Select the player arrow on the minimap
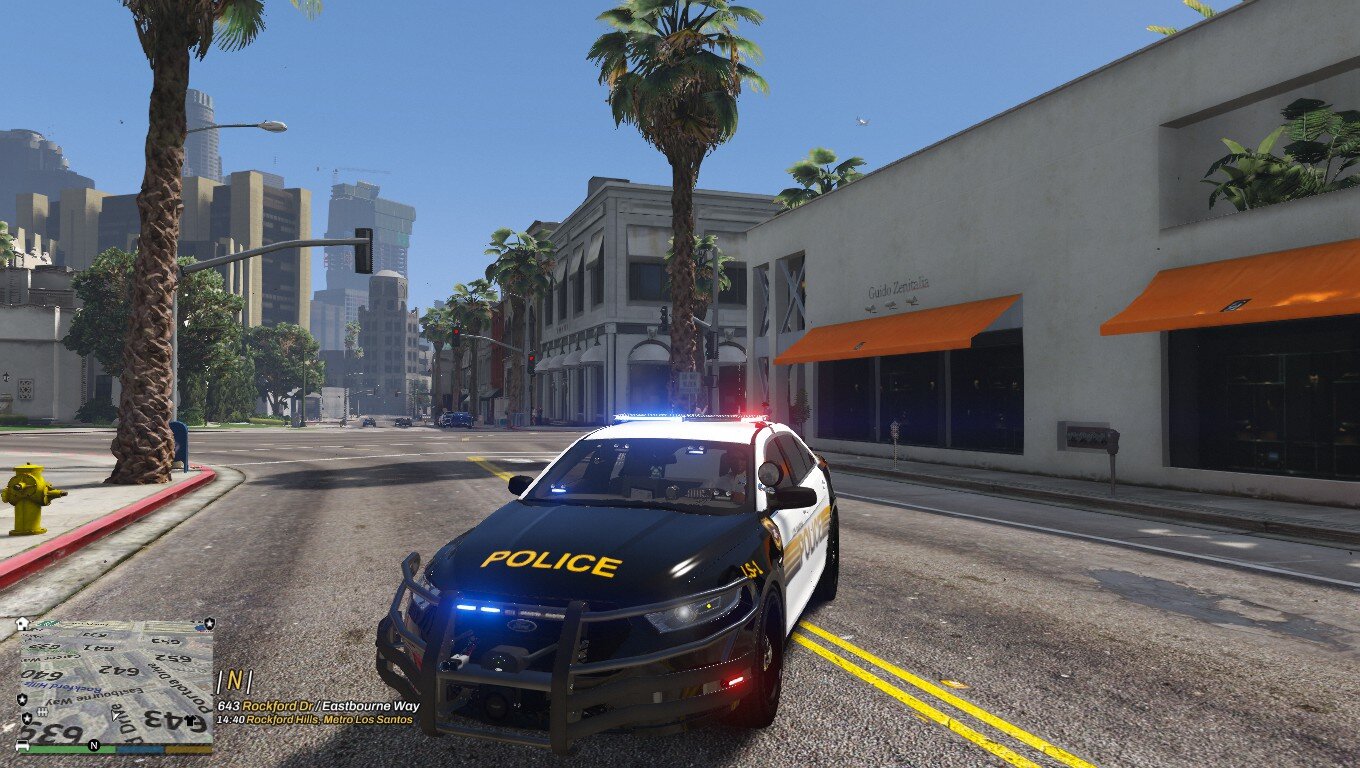 (x=117, y=714)
